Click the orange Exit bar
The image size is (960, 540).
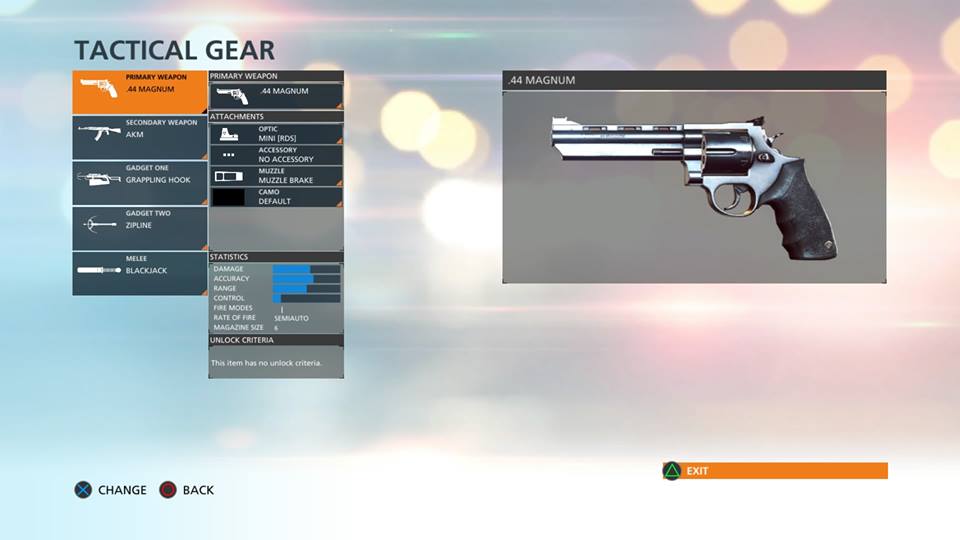[x=775, y=471]
